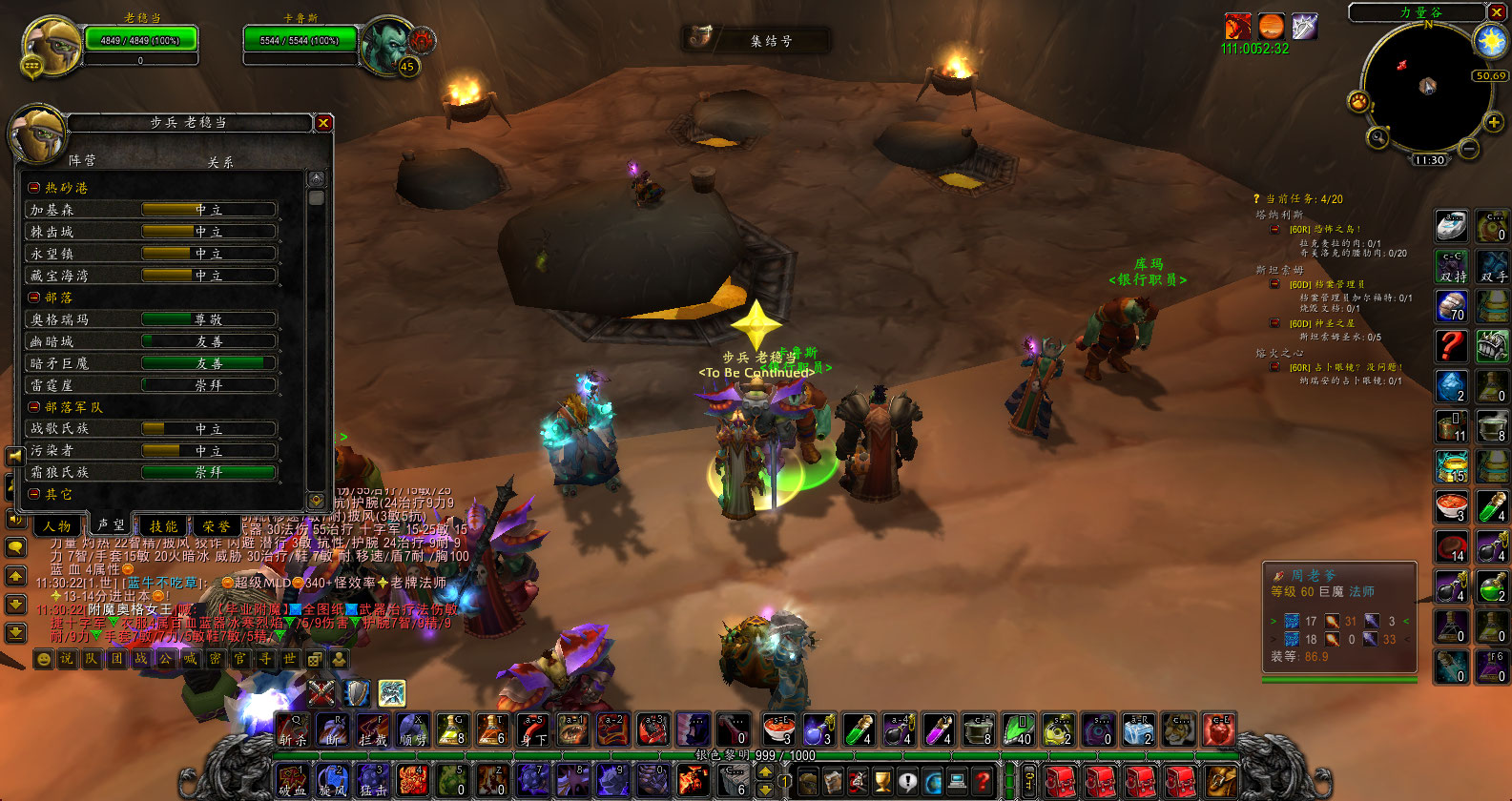Click the minimap zoom-out minus button
This screenshot has width=1512, height=801.
1469,149
